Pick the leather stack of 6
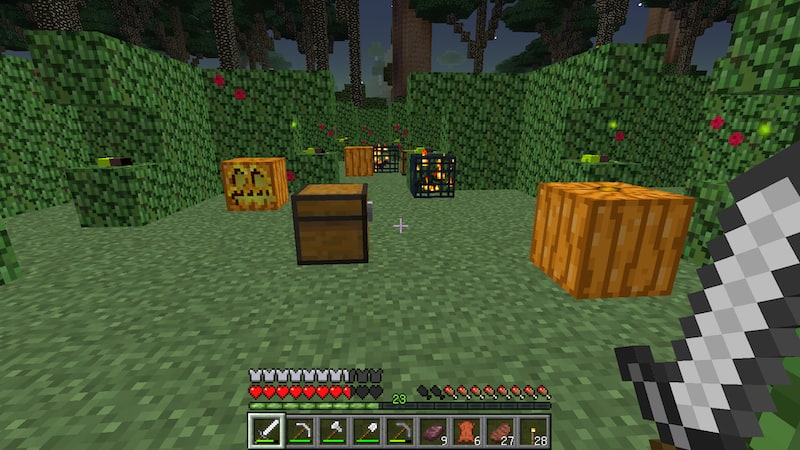800x450 pixels. click(x=466, y=431)
